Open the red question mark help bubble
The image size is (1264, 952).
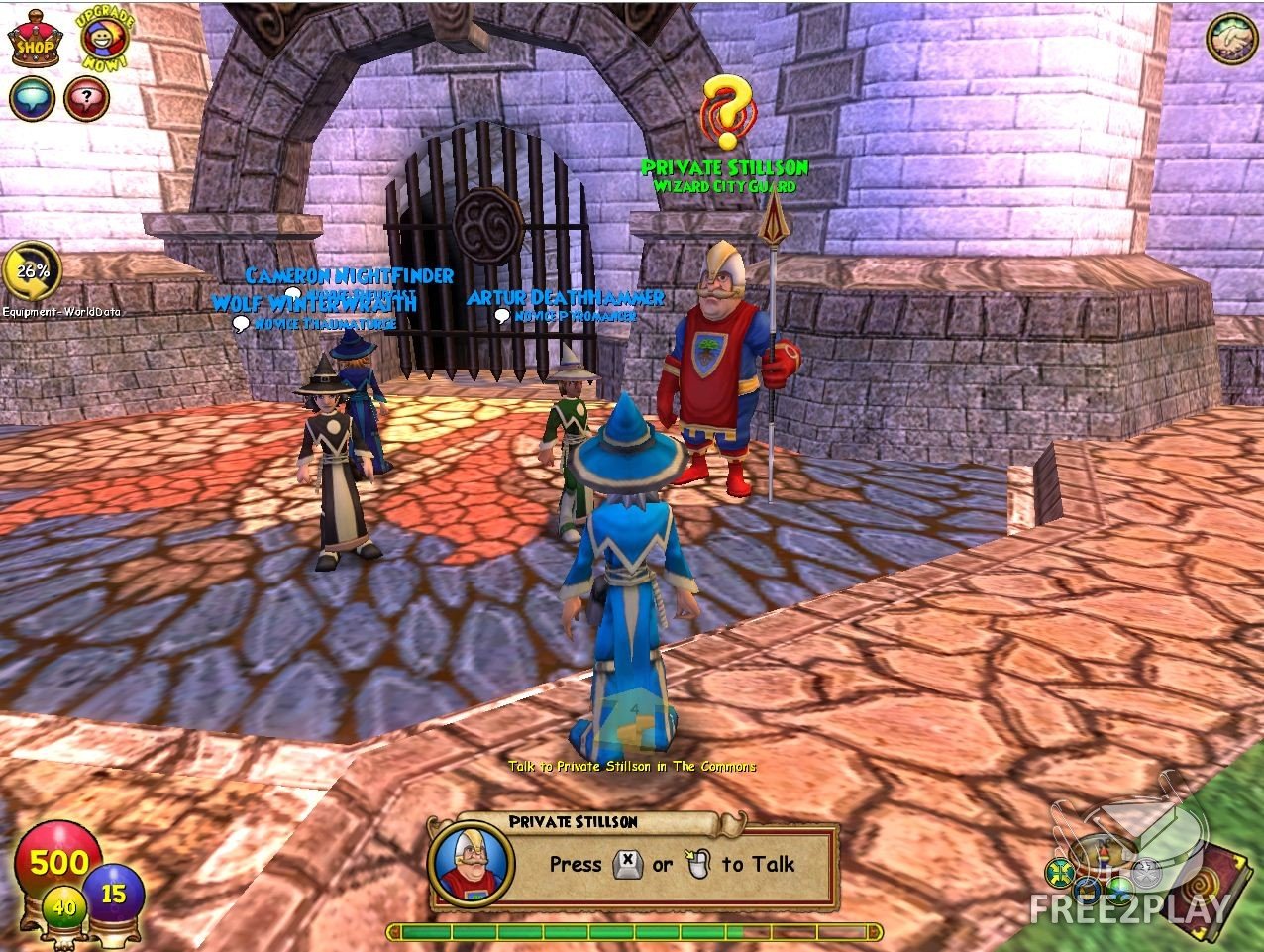coord(86,98)
